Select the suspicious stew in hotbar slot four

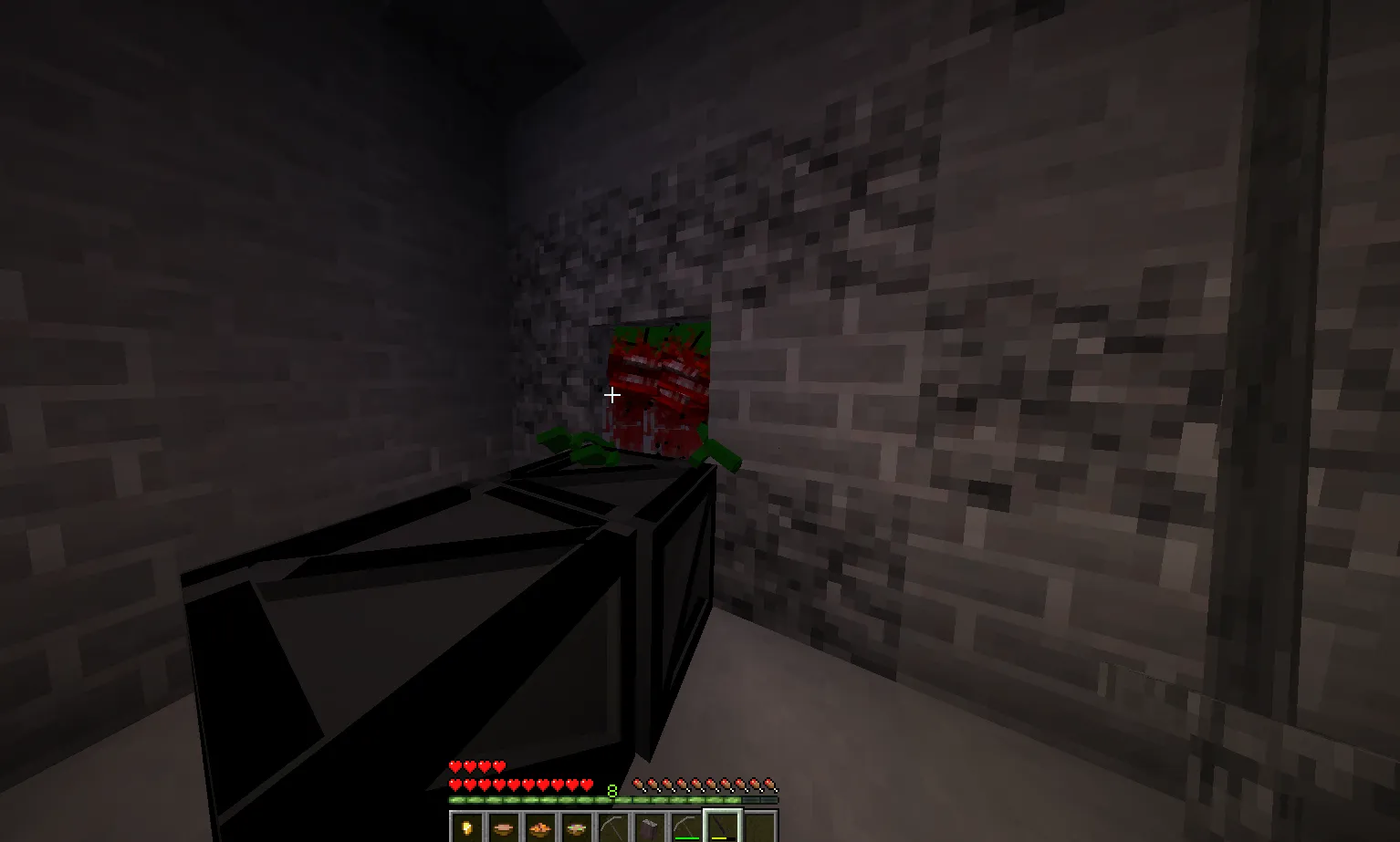(574, 826)
